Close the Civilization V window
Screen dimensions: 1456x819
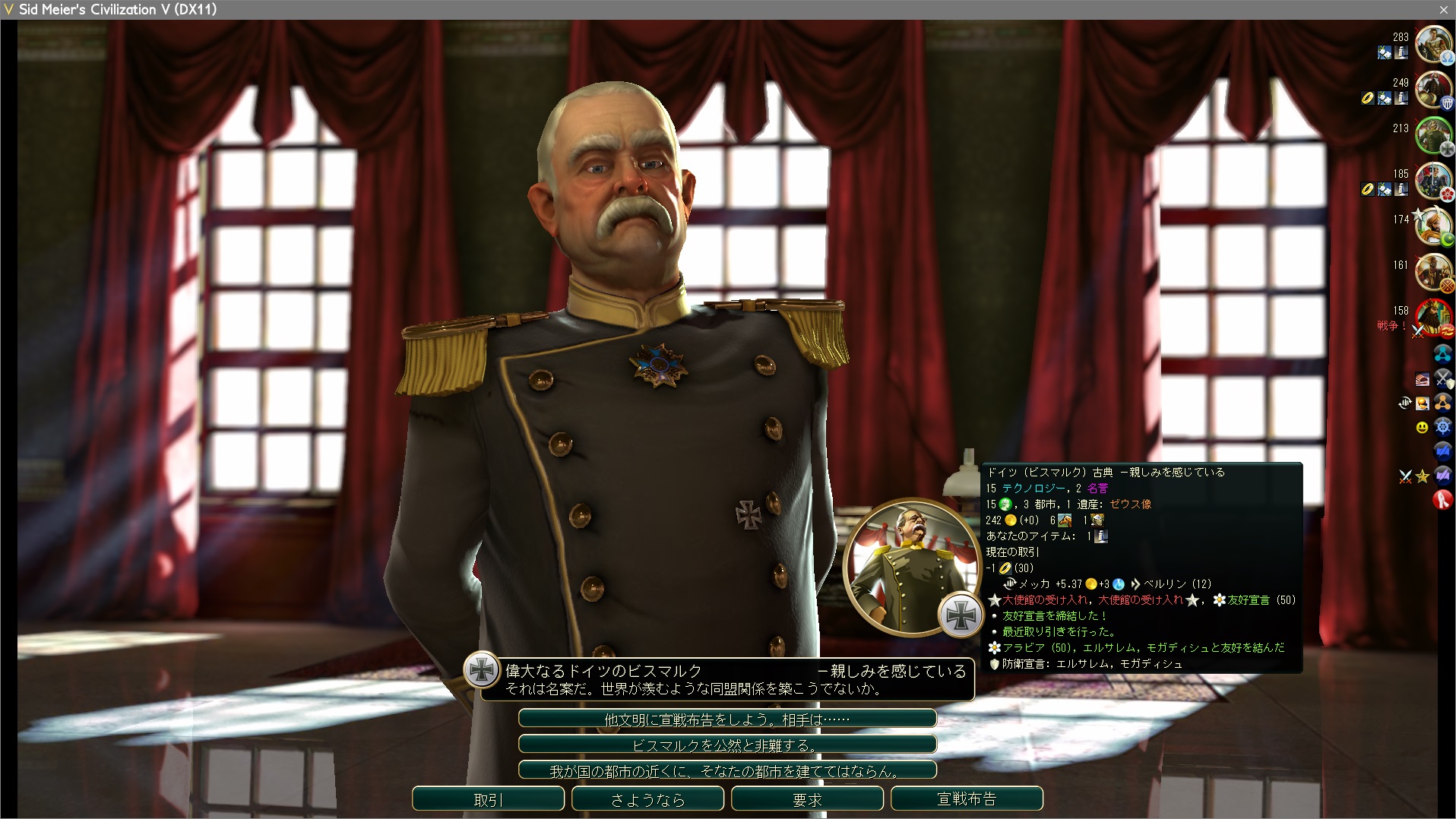1443,9
